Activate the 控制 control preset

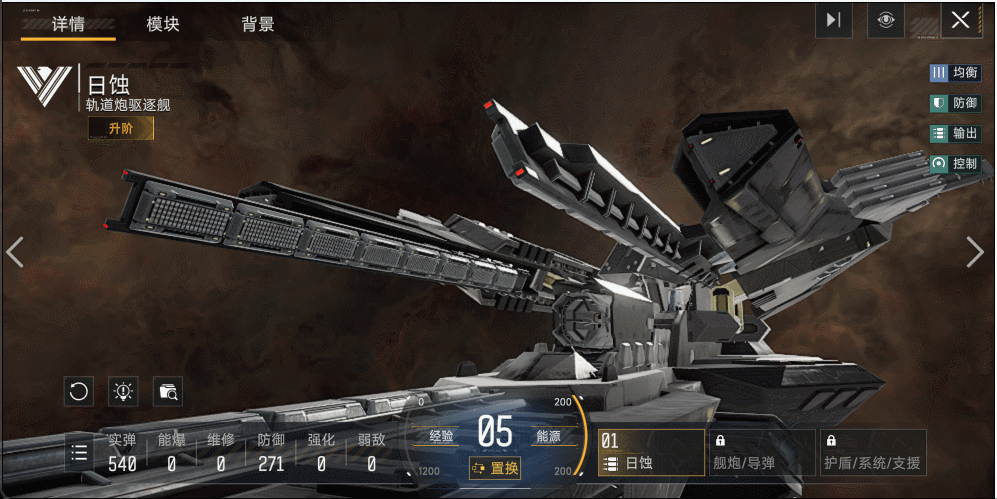click(954, 163)
